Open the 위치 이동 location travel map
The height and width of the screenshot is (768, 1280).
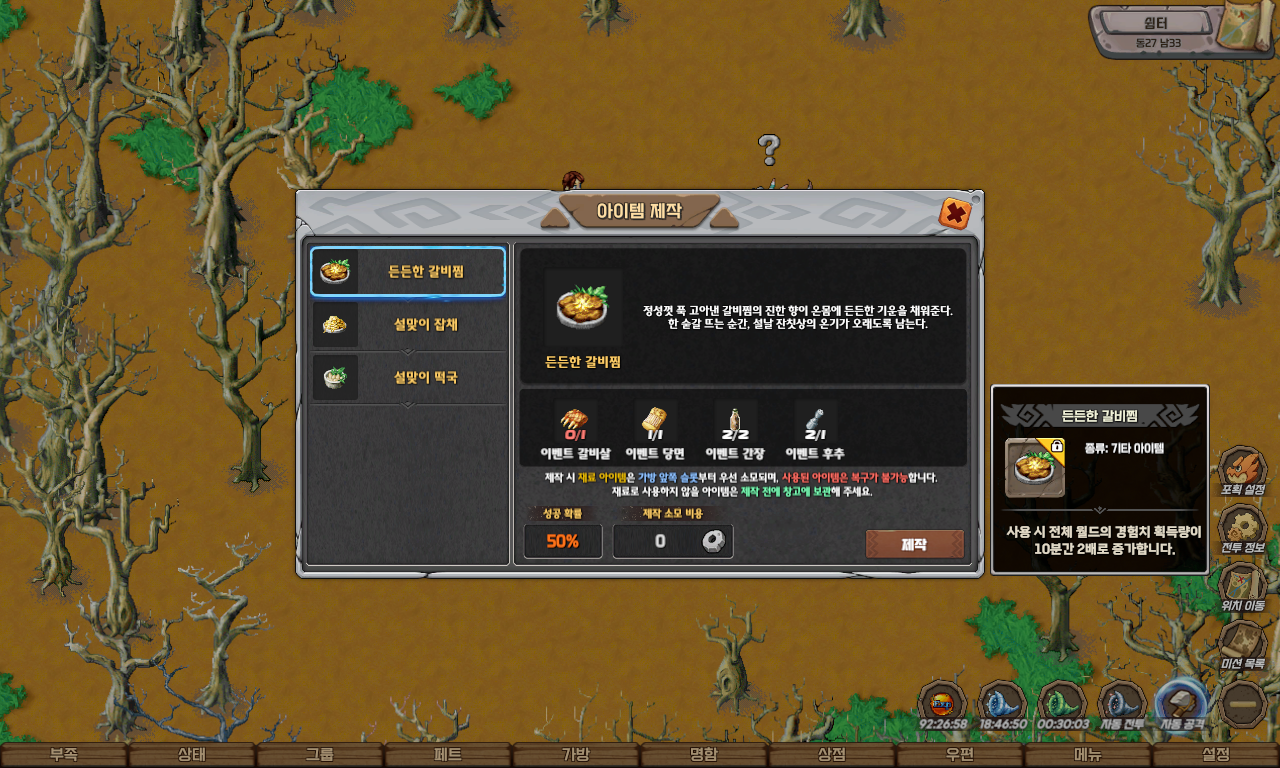point(1242,584)
